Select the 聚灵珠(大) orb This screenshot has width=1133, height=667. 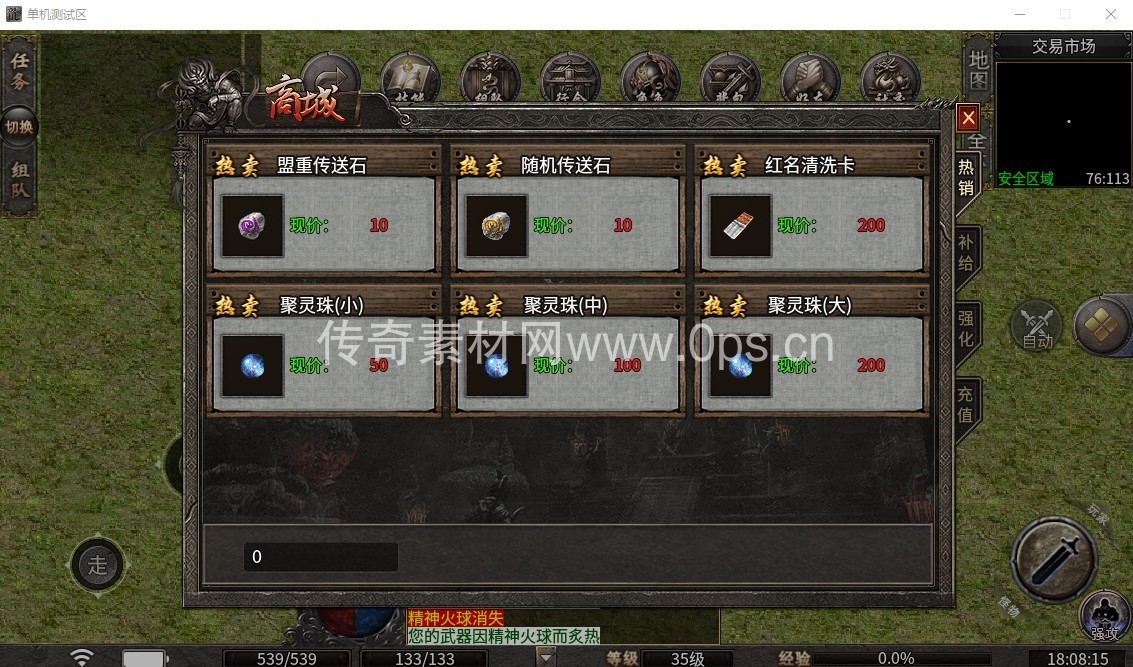pyautogui.click(x=741, y=366)
